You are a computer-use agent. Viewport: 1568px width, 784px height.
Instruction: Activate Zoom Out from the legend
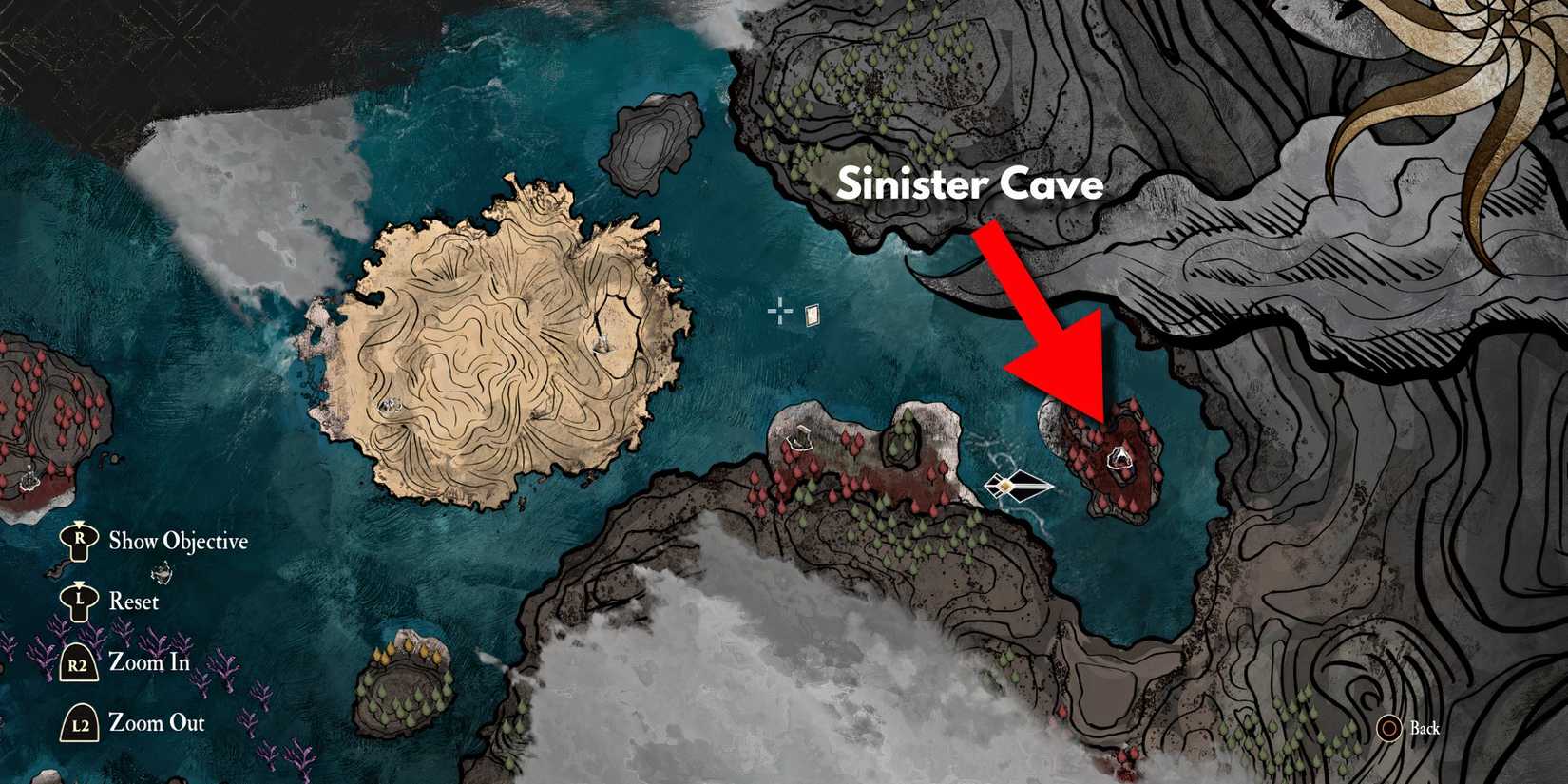click(157, 722)
